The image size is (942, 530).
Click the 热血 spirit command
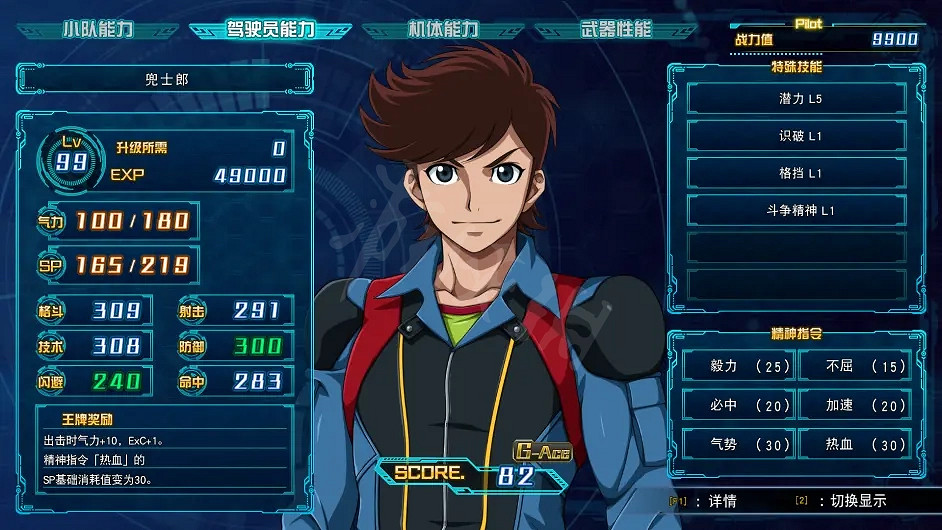(x=854, y=444)
